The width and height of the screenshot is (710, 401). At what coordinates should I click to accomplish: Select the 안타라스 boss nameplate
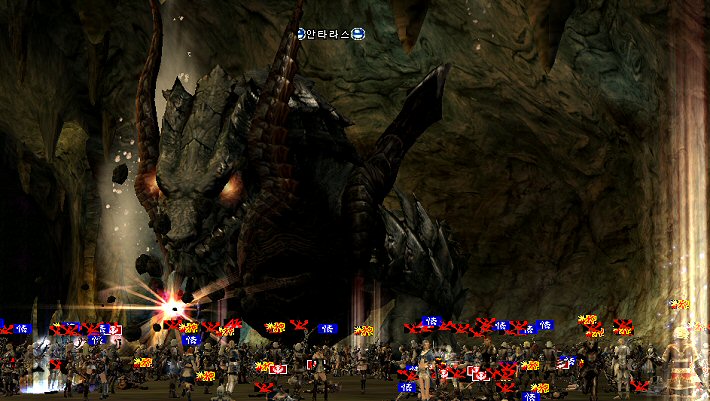click(330, 34)
